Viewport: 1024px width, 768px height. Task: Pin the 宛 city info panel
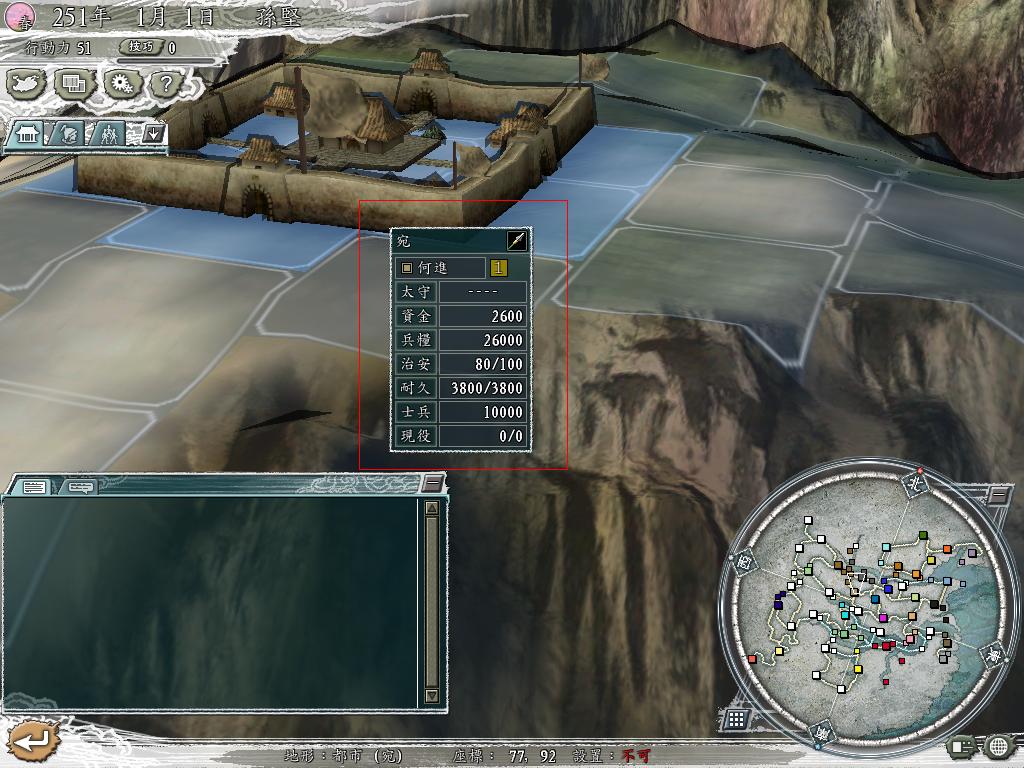517,240
